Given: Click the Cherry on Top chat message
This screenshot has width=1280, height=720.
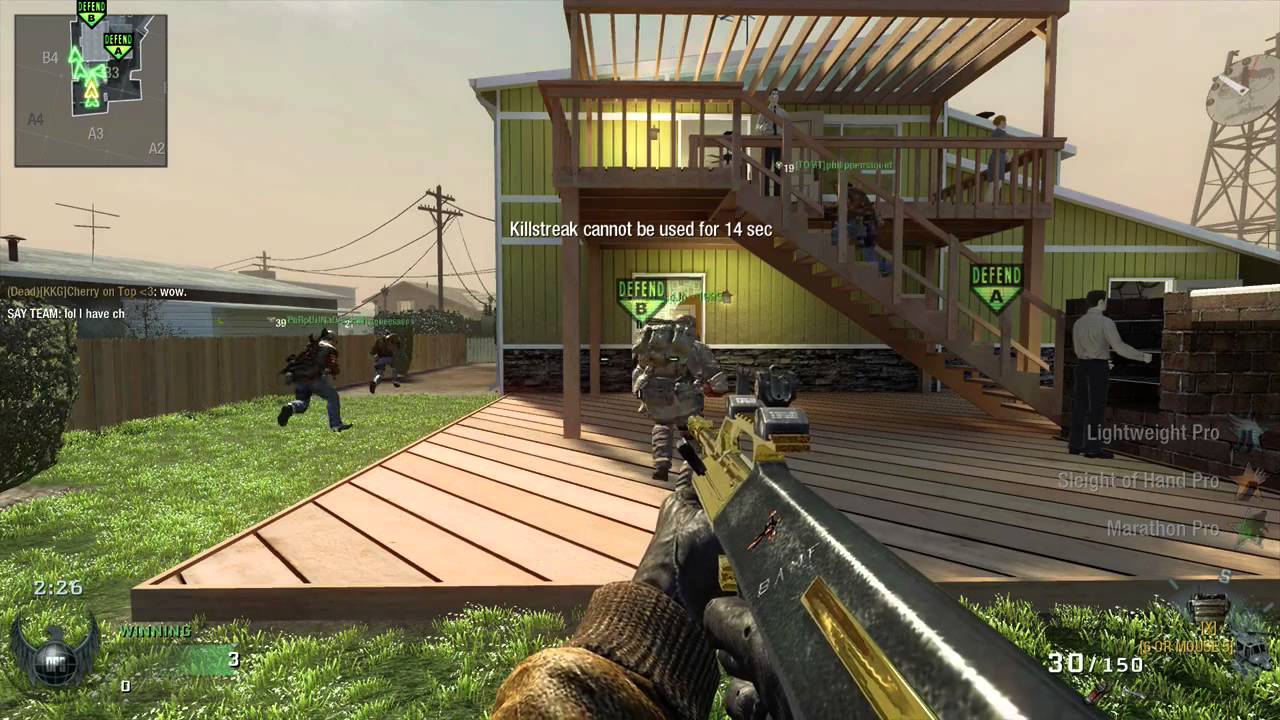Looking at the screenshot, I should (x=97, y=291).
